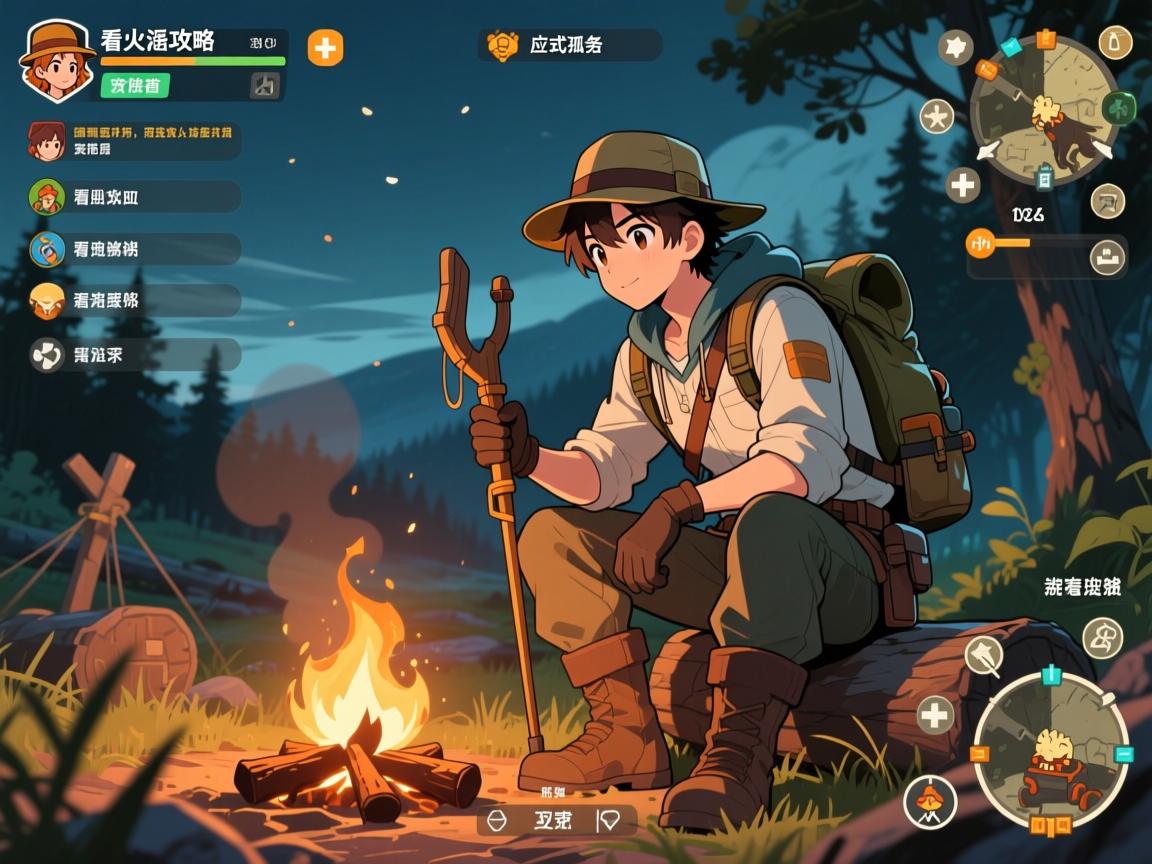
Task: Open the round minimap in the top right
Action: point(1044,110)
